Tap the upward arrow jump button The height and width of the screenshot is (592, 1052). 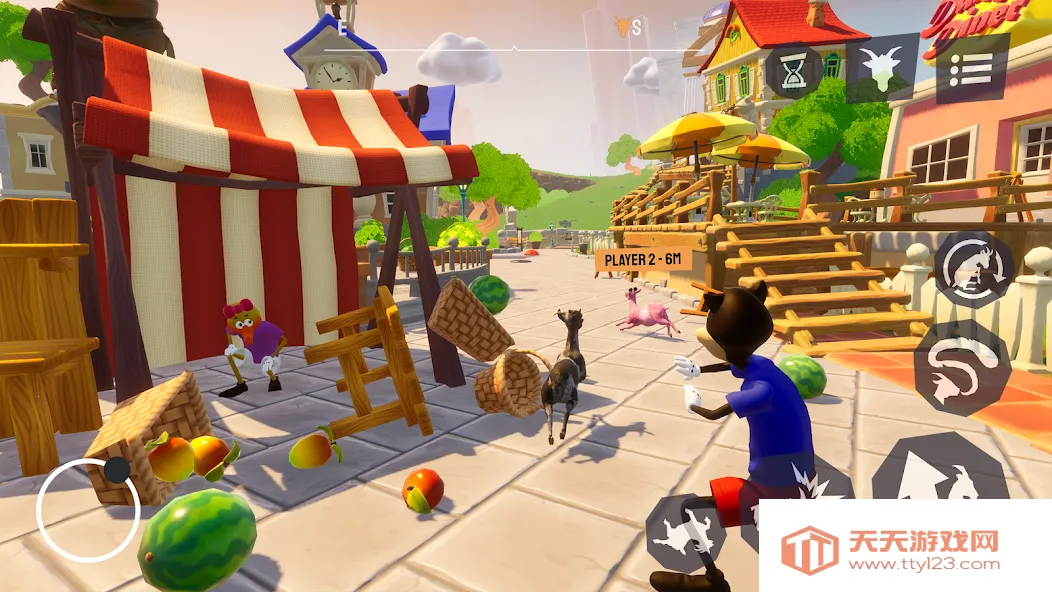point(939,470)
